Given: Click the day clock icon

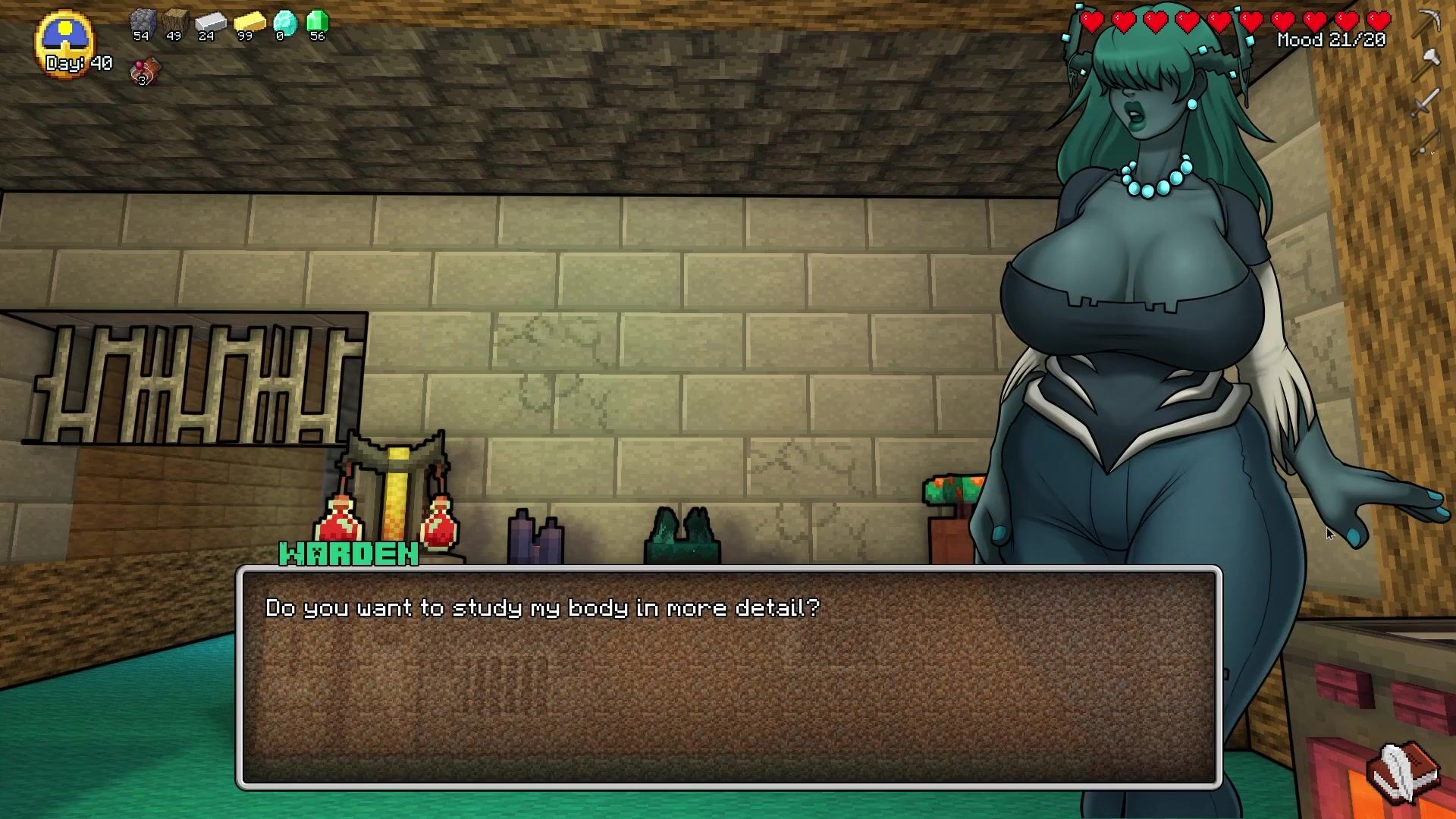Looking at the screenshot, I should click(64, 39).
